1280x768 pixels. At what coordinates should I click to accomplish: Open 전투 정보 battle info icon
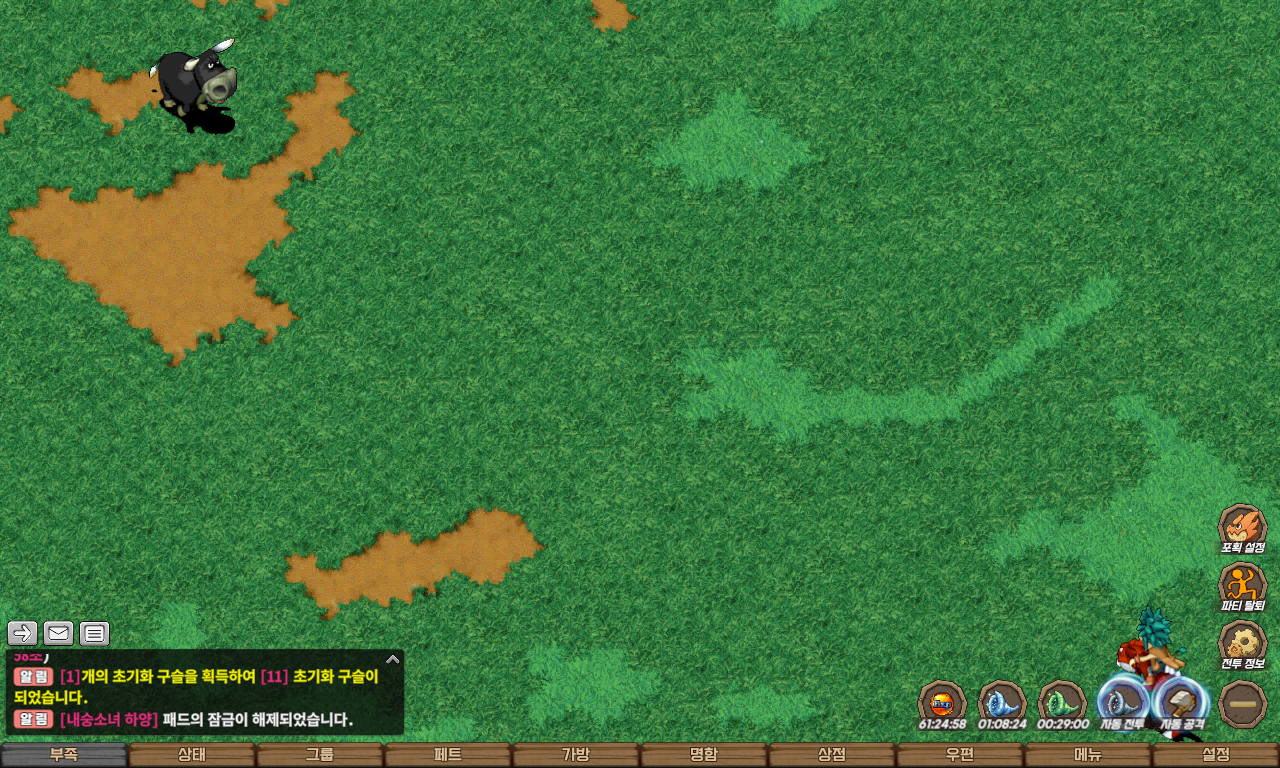(1242, 645)
